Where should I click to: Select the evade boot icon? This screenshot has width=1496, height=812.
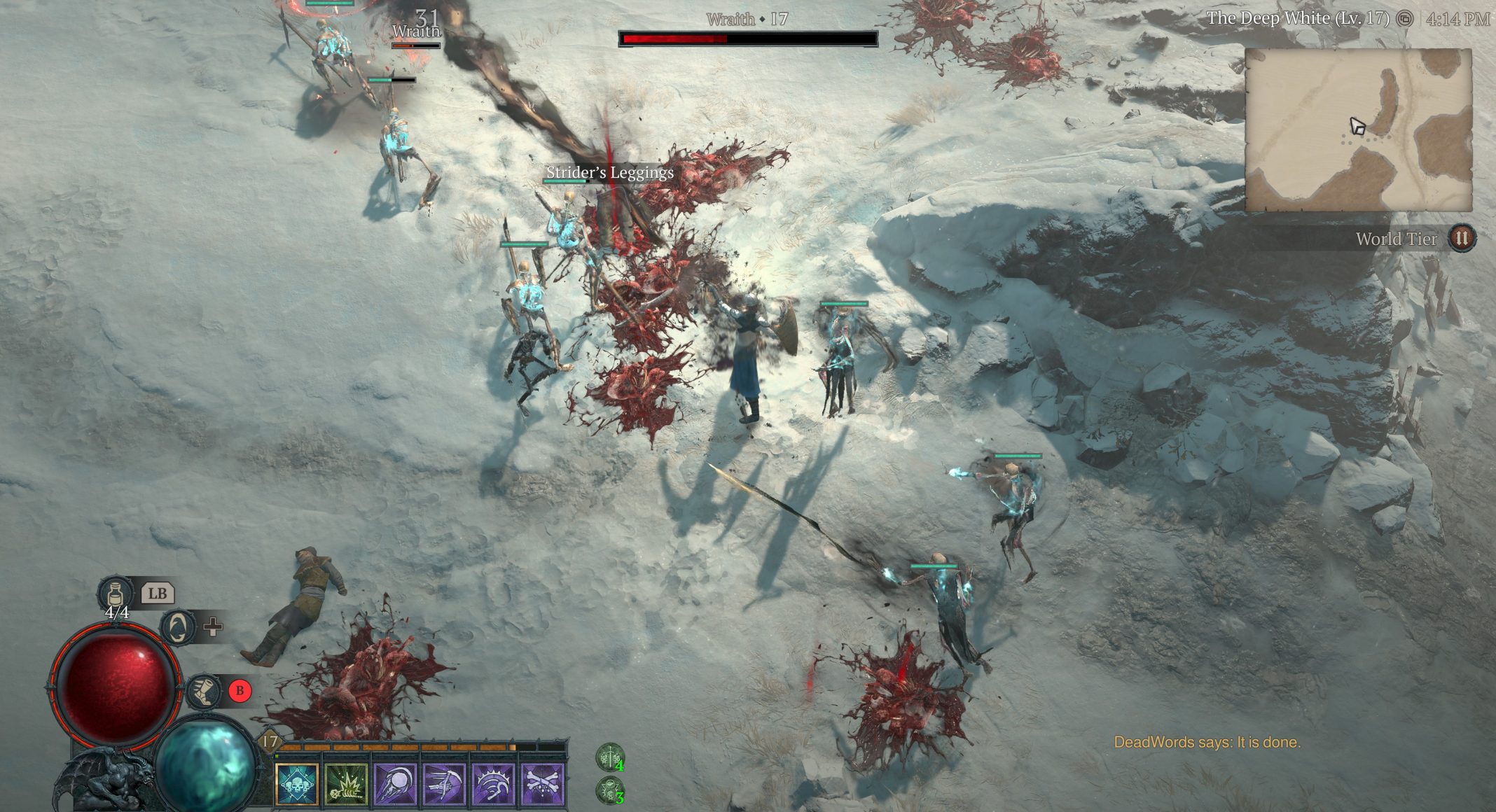click(x=204, y=691)
